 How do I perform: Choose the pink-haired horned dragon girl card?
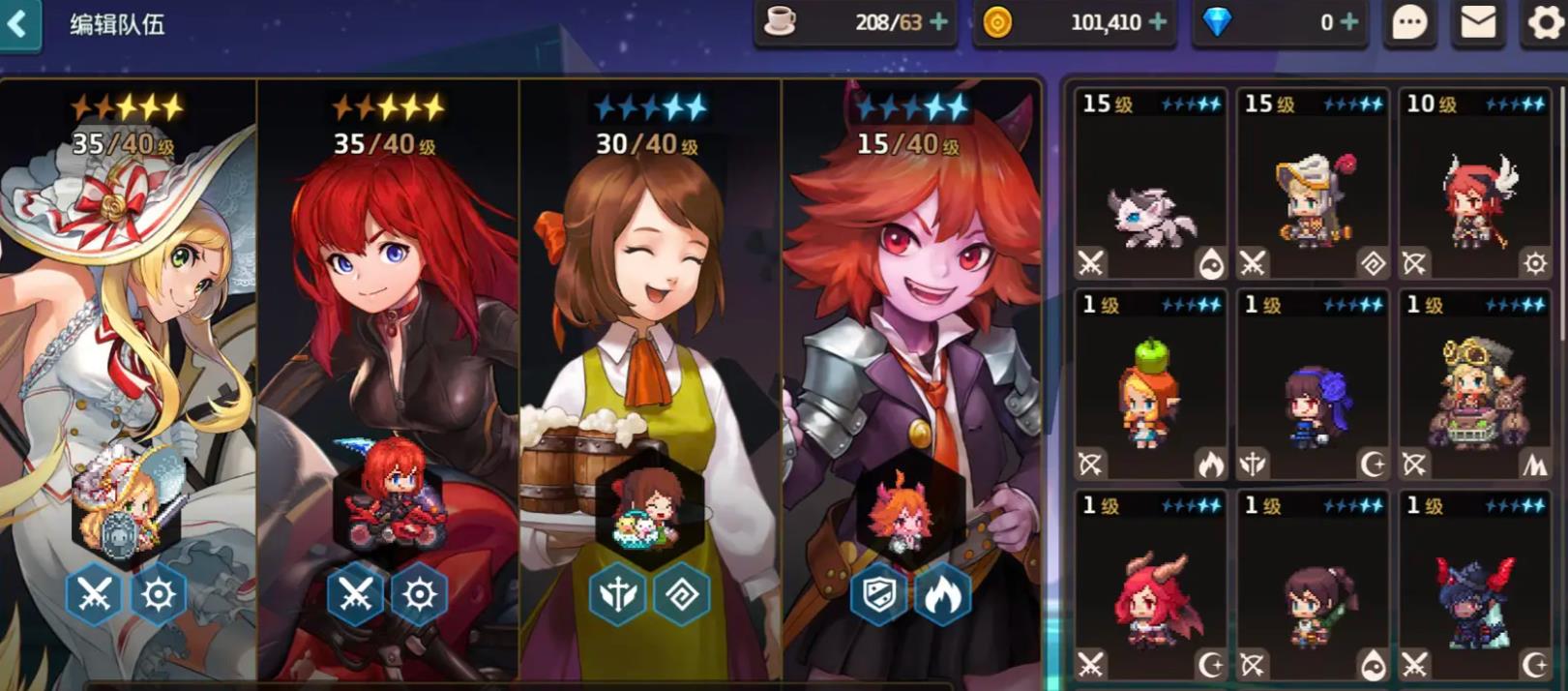[1150, 586]
